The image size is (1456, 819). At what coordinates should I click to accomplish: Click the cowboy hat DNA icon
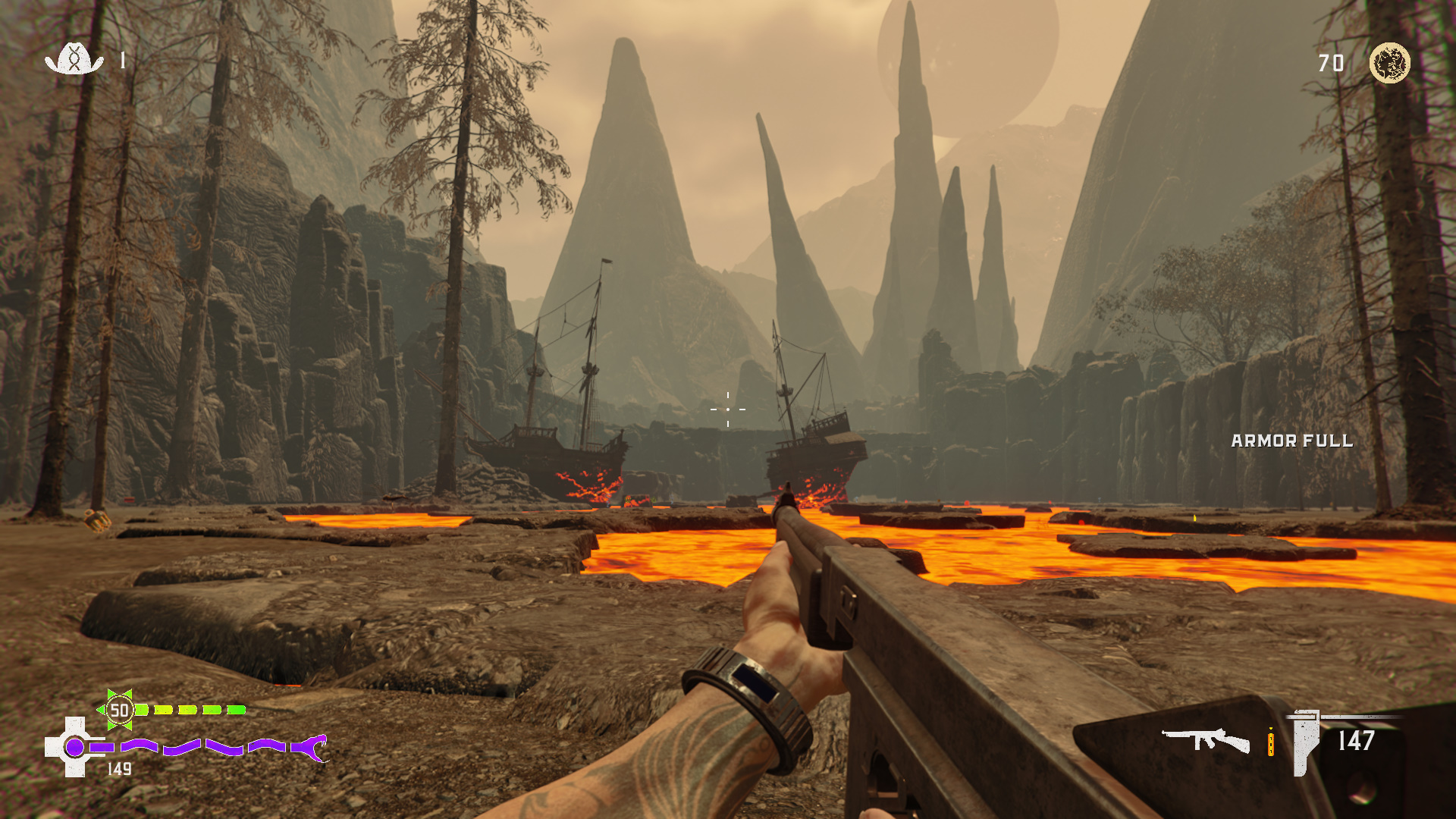coord(74,59)
